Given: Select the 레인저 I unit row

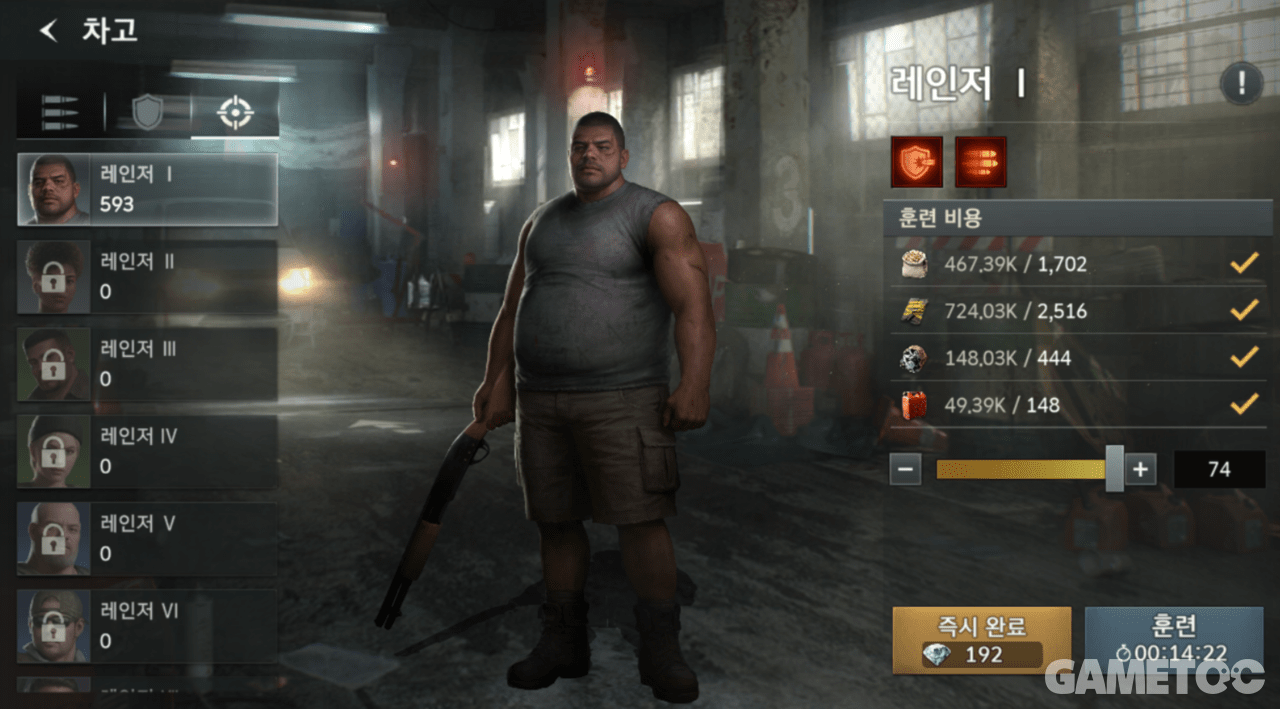Looking at the screenshot, I should click(147, 189).
